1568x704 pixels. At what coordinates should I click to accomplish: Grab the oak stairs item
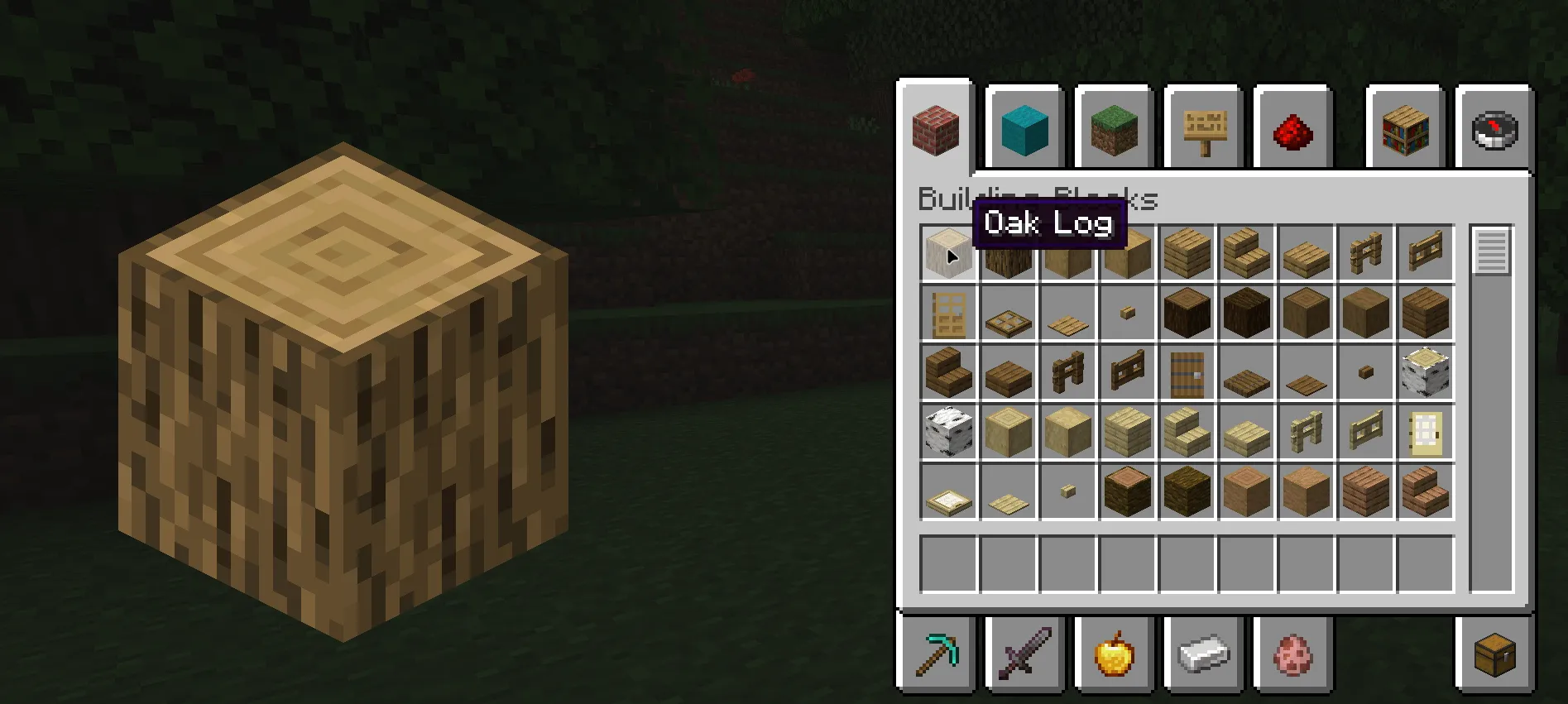pyautogui.click(x=1247, y=252)
